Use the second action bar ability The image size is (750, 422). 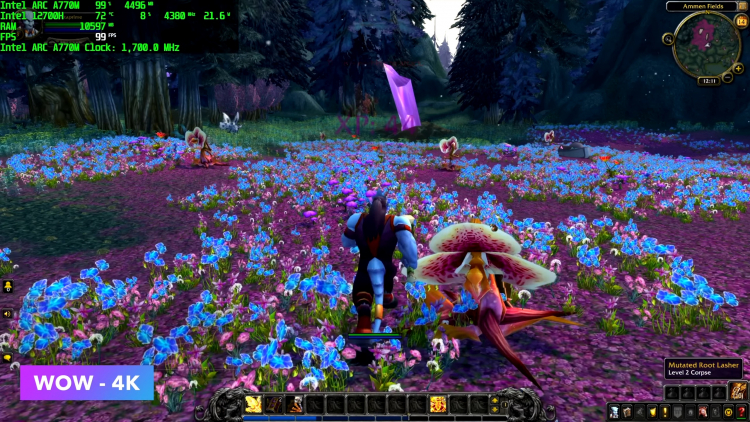pos(275,404)
